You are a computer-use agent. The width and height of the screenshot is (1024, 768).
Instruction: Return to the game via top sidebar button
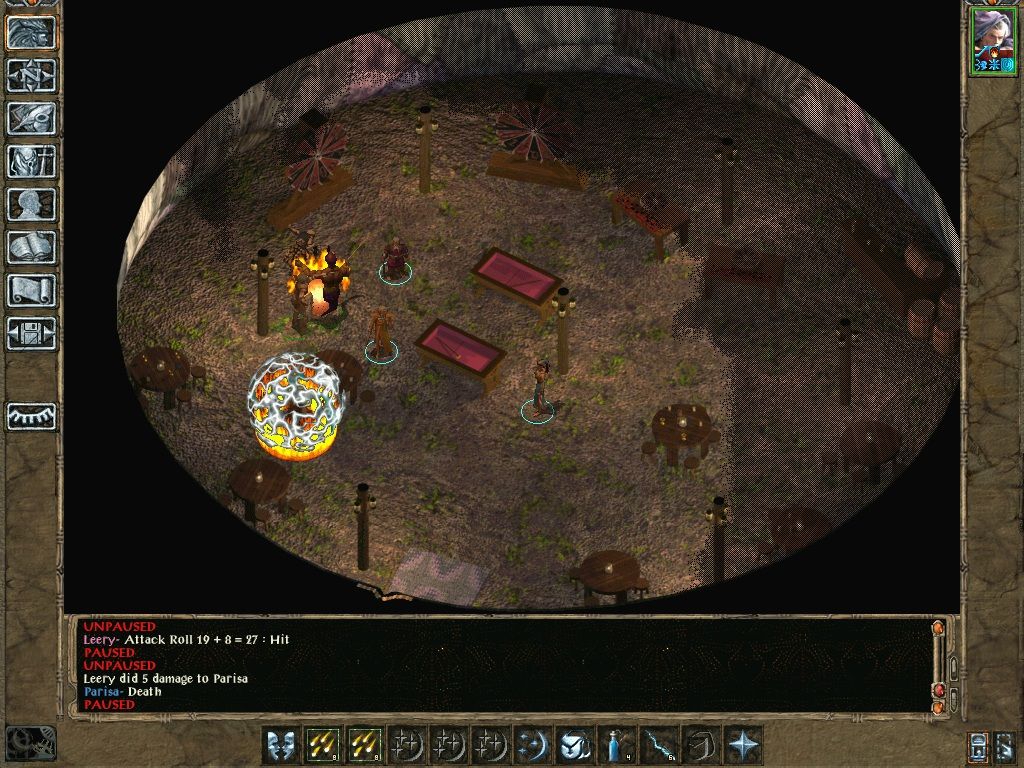[x=31, y=32]
